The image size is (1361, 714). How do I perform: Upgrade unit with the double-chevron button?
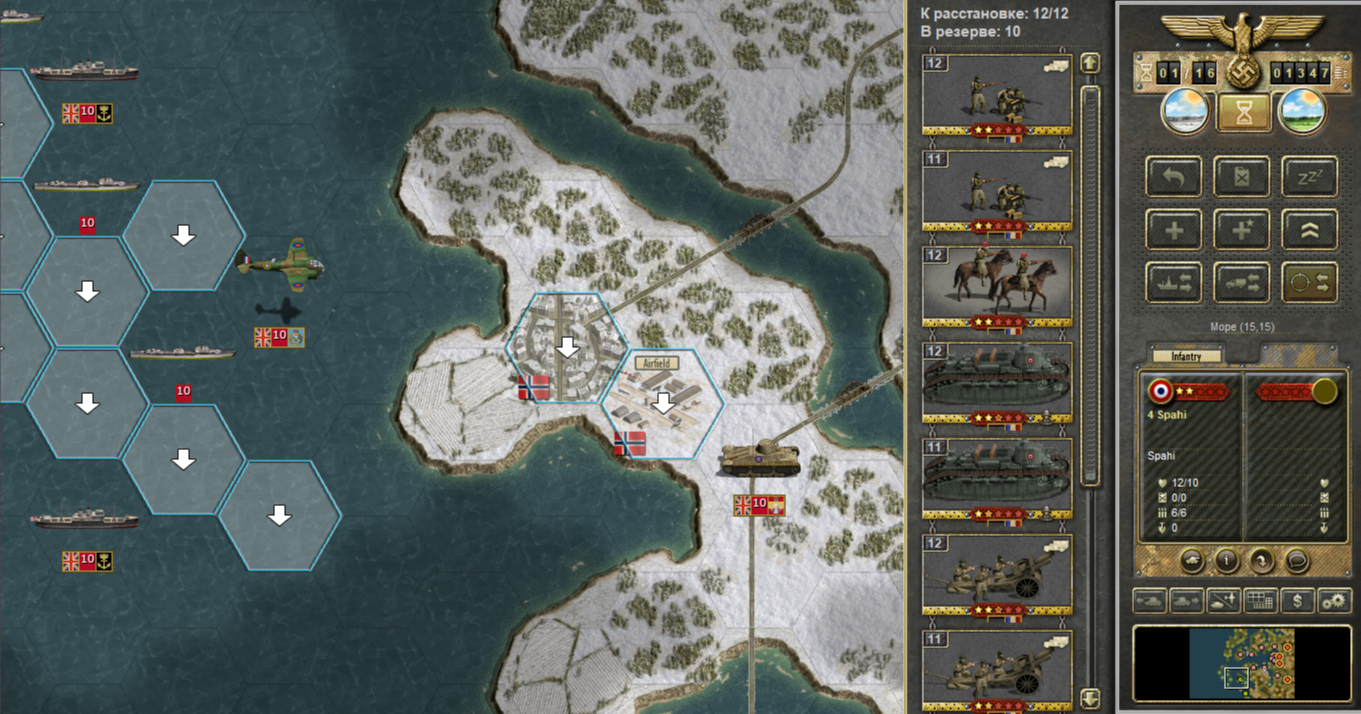1309,231
